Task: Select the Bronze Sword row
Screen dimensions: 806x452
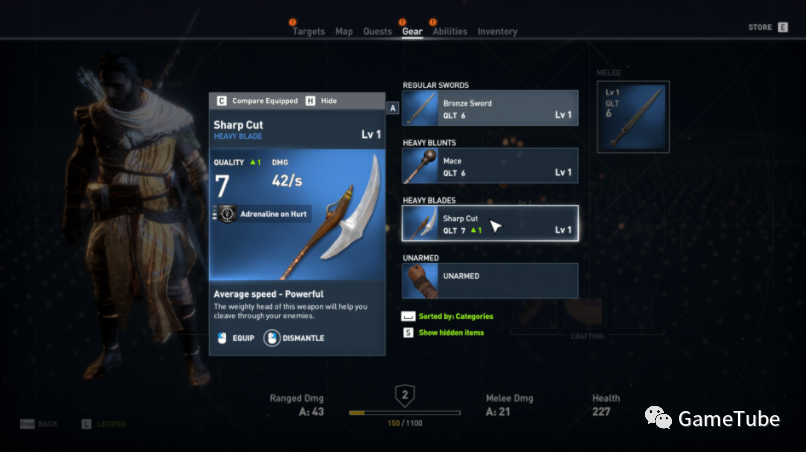Action: click(x=490, y=109)
